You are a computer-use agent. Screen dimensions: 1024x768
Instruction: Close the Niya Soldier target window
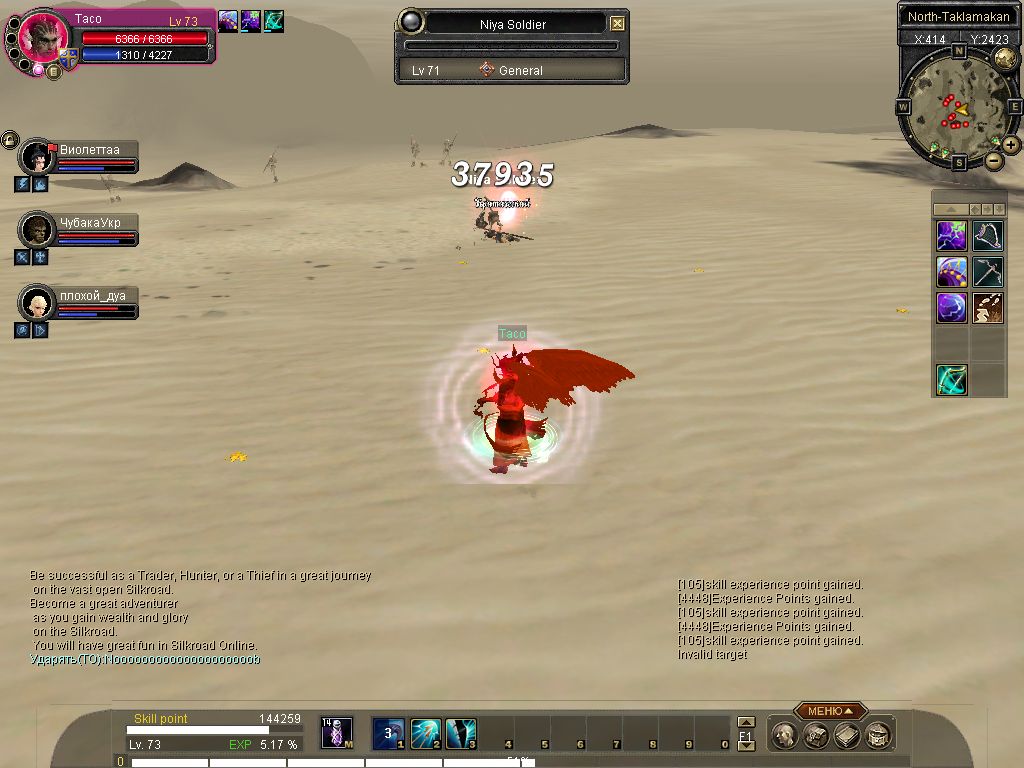click(x=618, y=24)
